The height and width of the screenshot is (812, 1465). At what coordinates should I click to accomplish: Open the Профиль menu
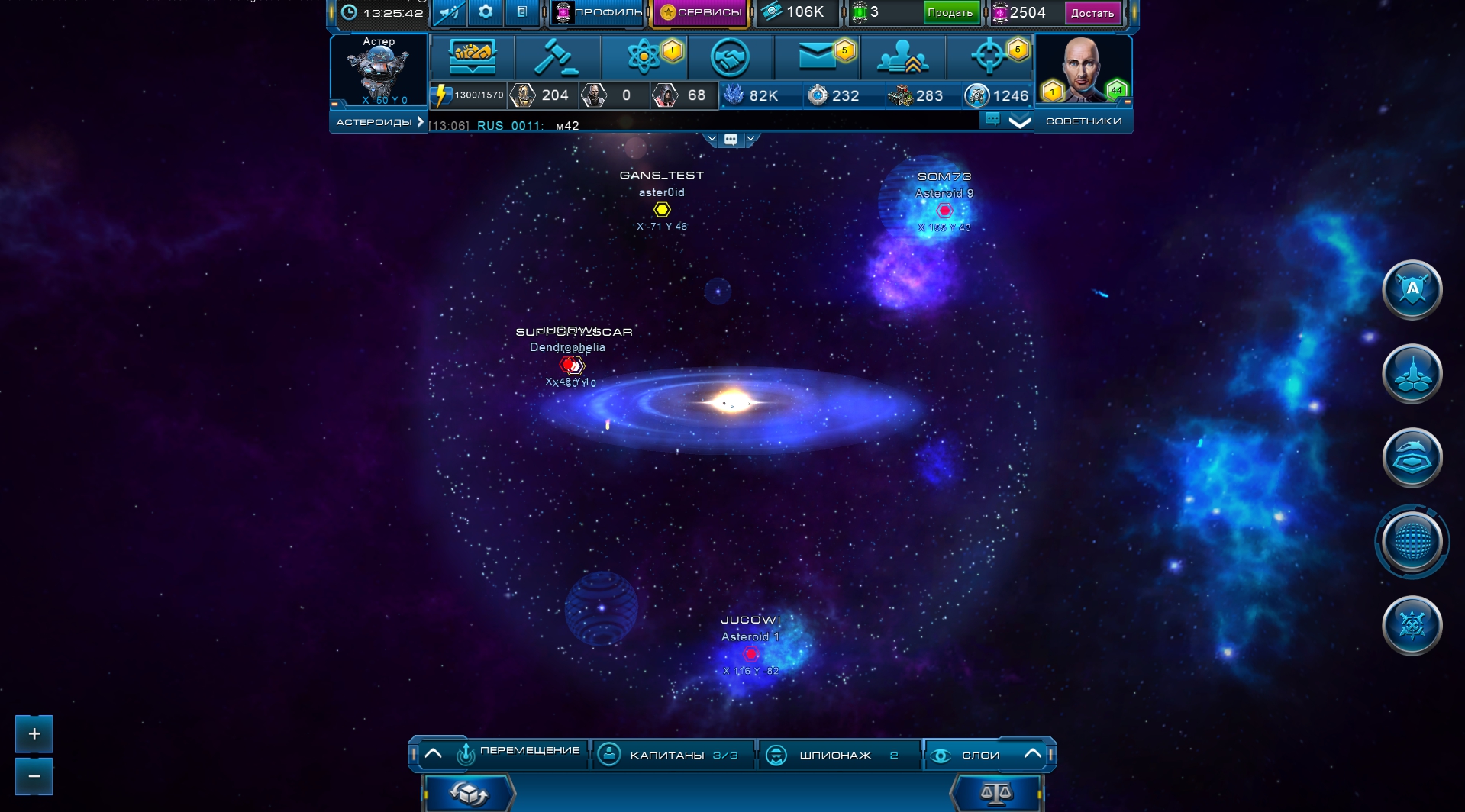(x=598, y=12)
